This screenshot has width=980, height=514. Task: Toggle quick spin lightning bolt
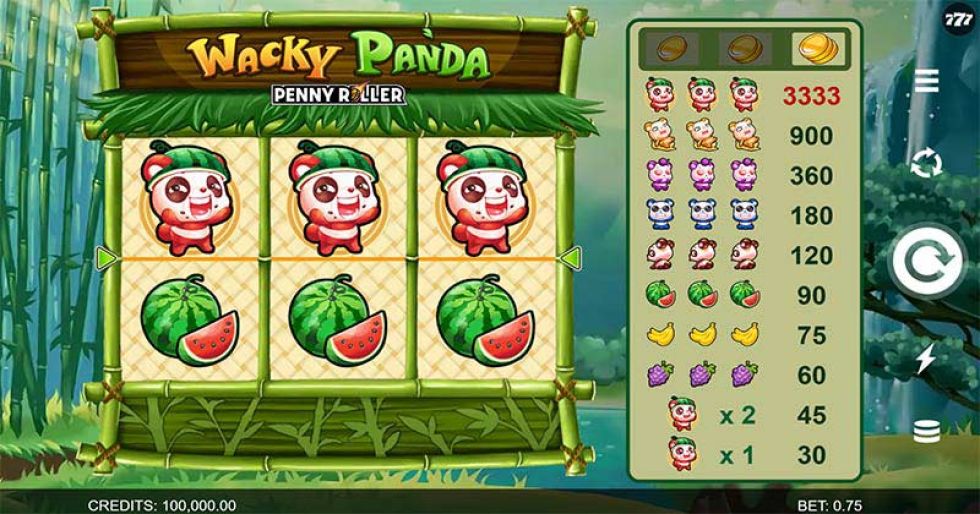926,359
